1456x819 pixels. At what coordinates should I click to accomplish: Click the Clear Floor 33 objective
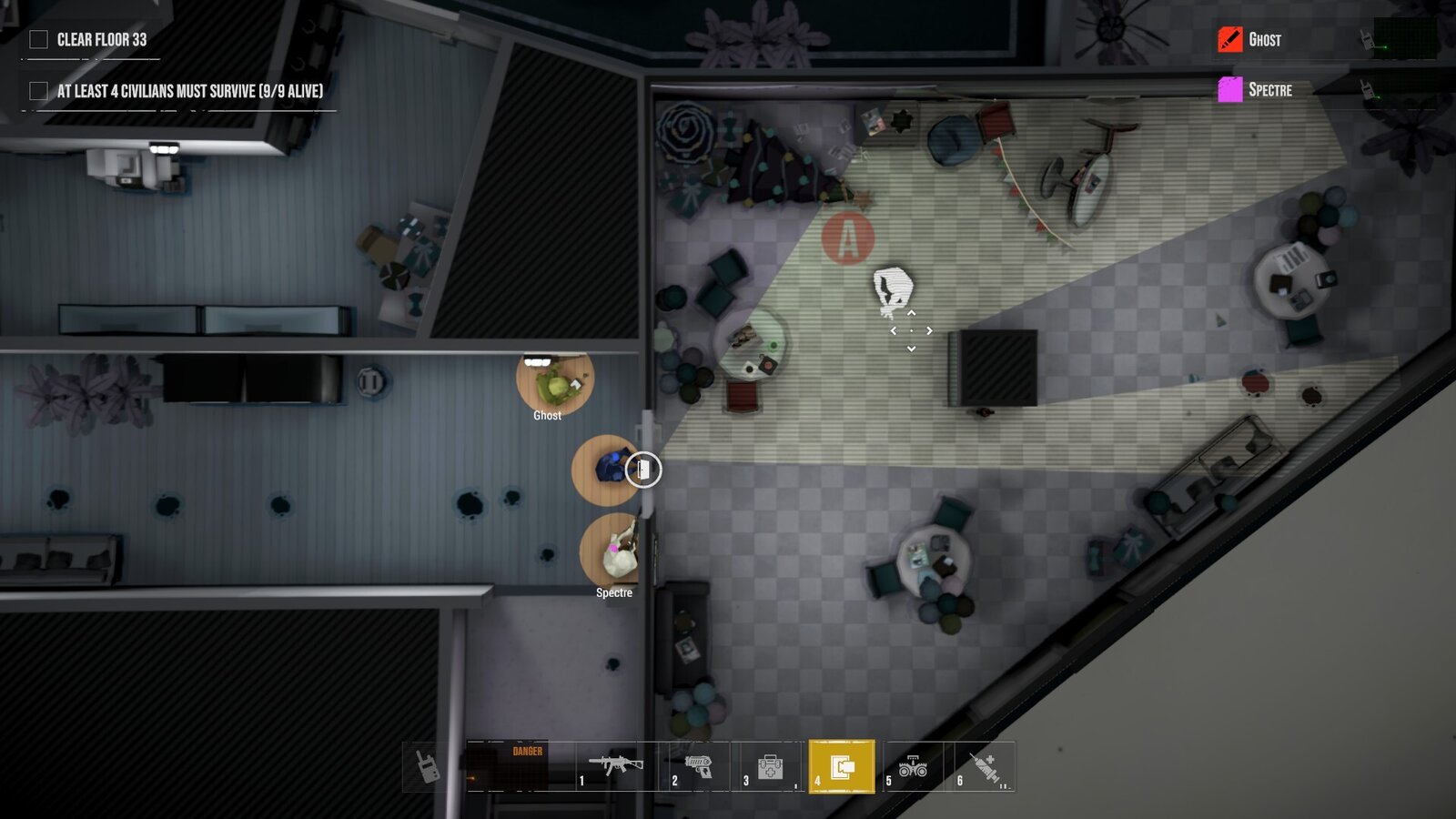point(101,39)
